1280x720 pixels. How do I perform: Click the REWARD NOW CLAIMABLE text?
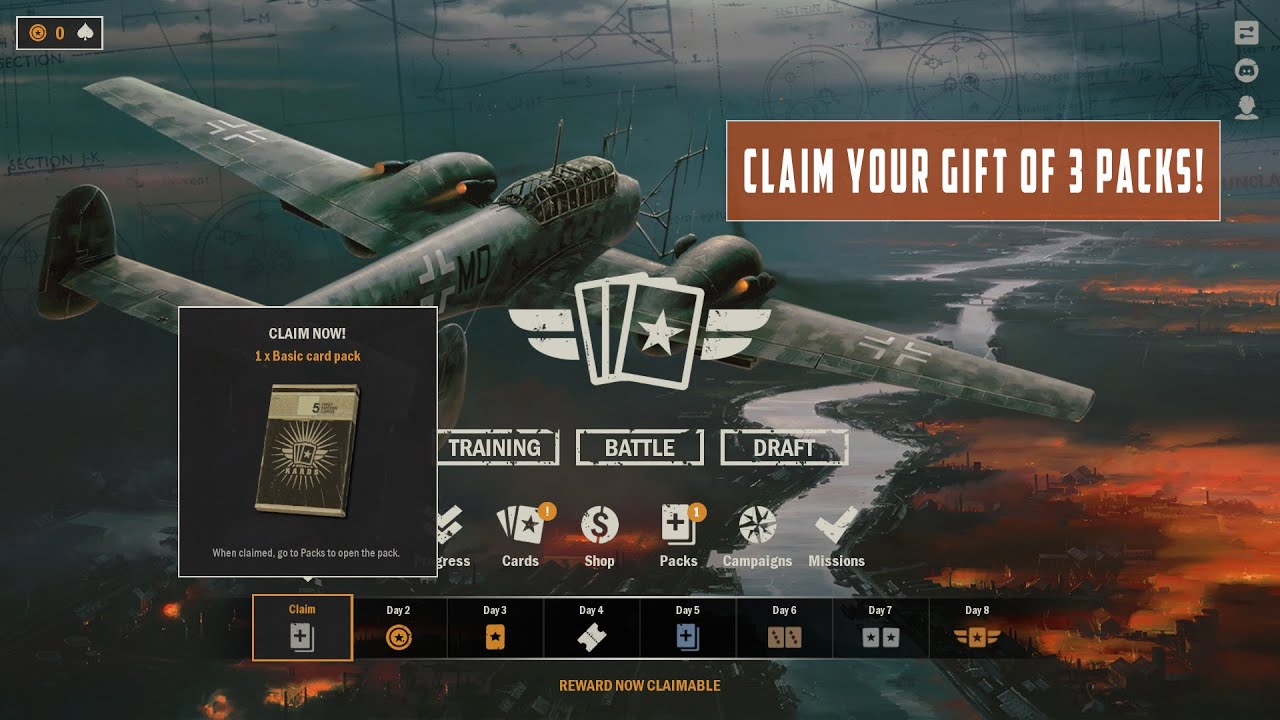coord(639,685)
